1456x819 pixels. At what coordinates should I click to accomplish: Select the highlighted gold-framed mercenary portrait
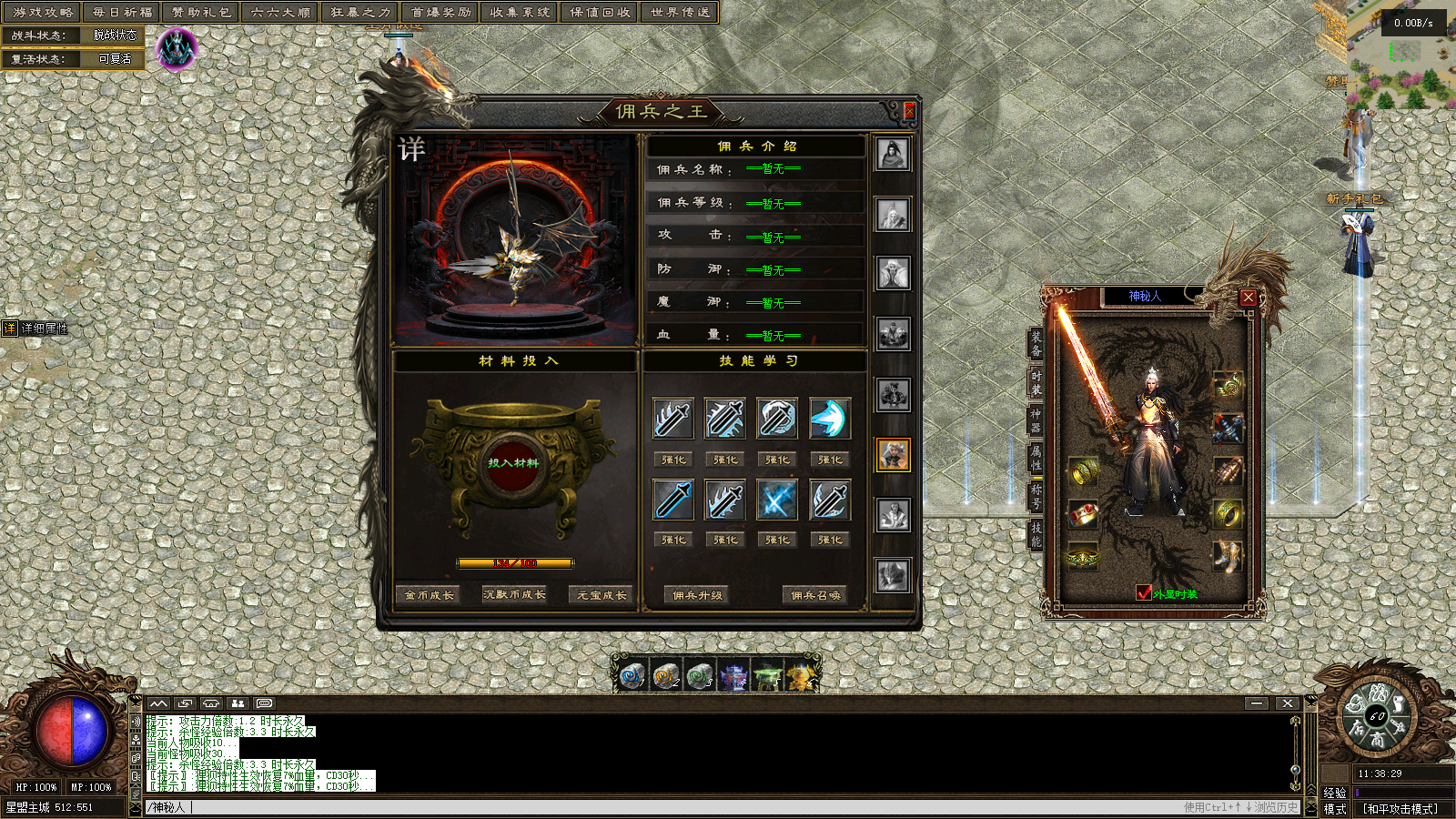pyautogui.click(x=893, y=454)
